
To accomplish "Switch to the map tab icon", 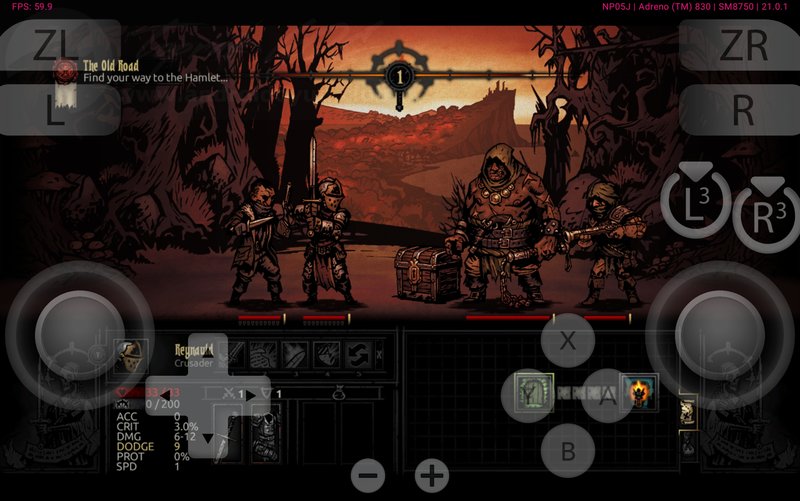I will coord(688,412).
